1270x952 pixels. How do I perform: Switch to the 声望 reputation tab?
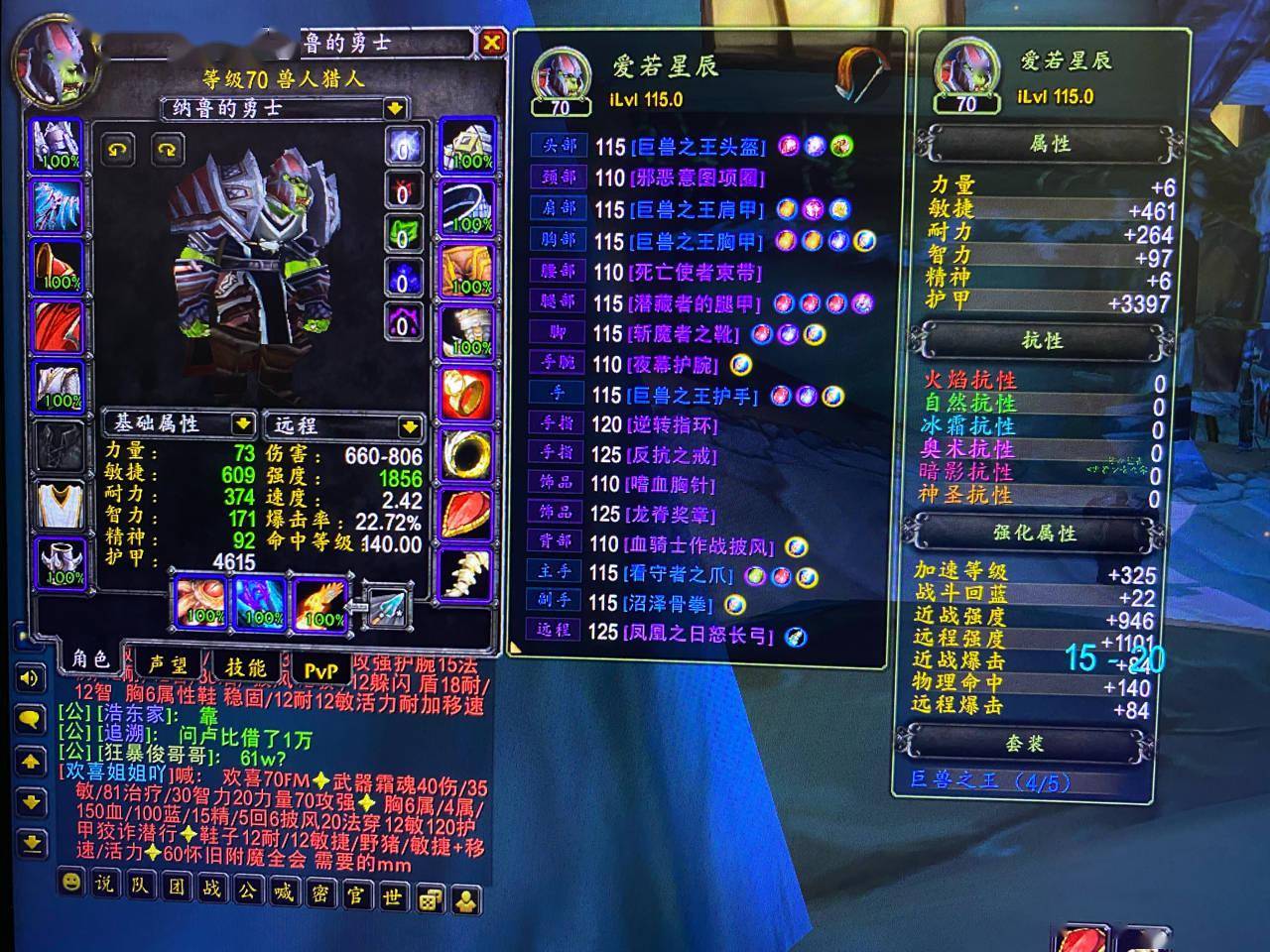pyautogui.click(x=168, y=665)
